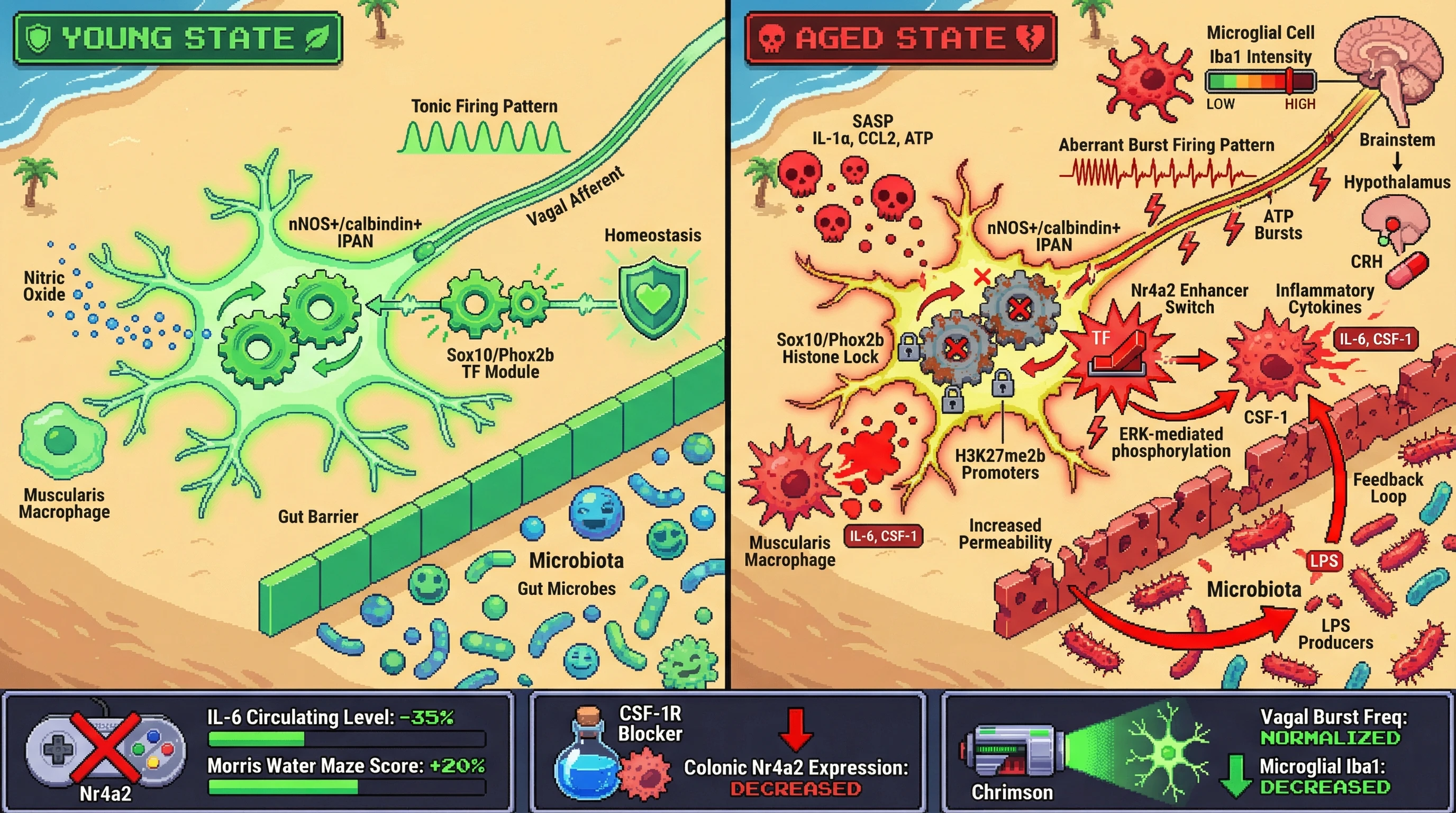
Task: Click the red LPS tag
Action: tap(1324, 561)
